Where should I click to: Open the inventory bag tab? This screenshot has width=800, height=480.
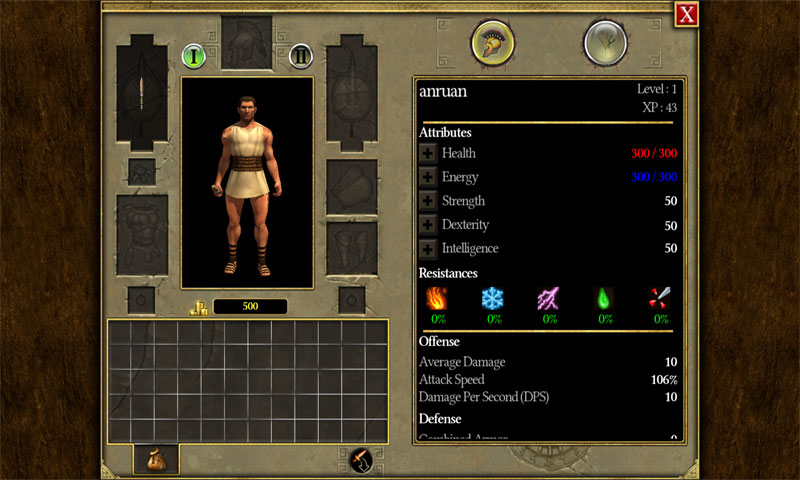point(156,459)
